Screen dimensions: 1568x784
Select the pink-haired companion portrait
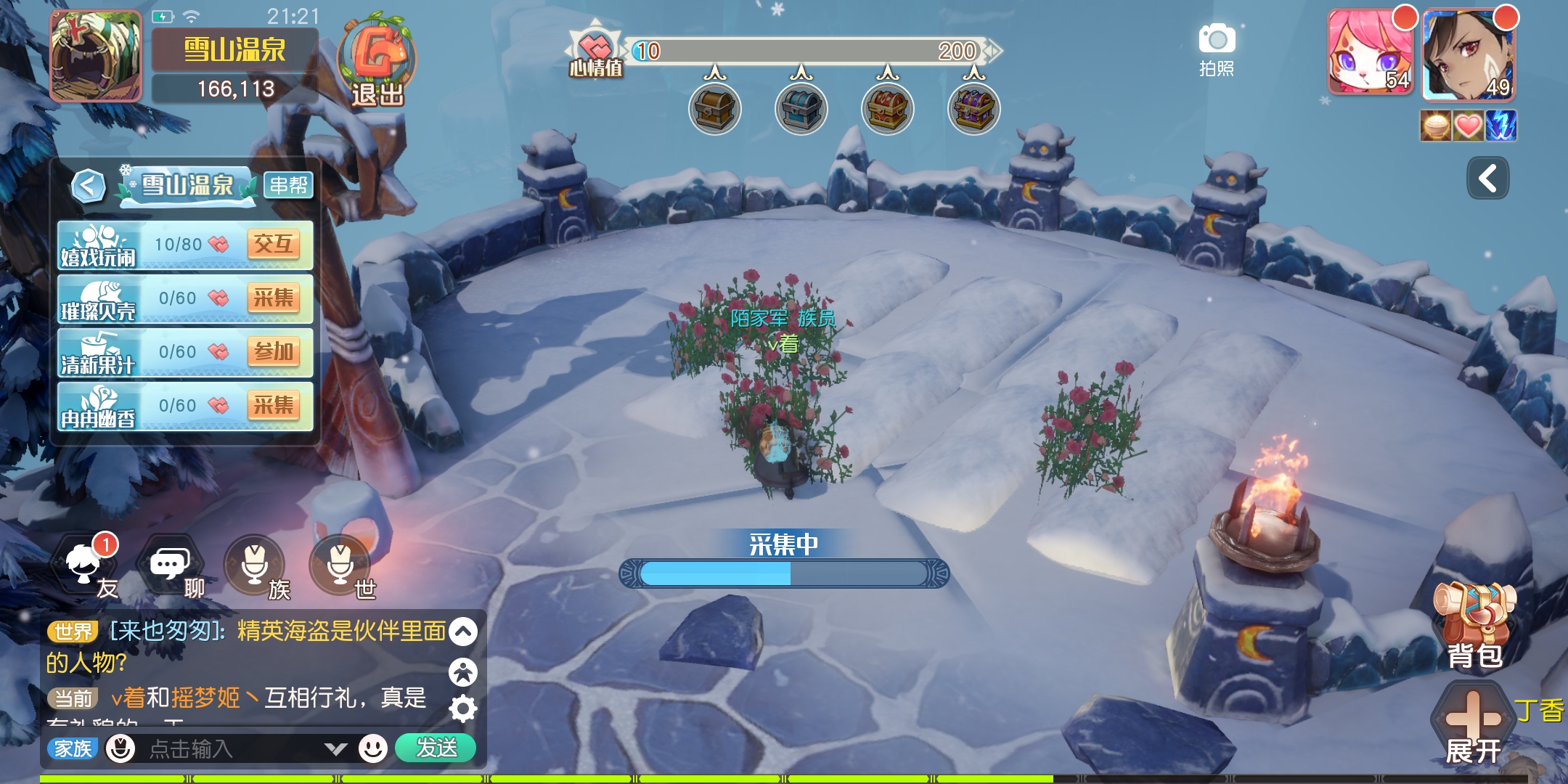pos(1370,53)
